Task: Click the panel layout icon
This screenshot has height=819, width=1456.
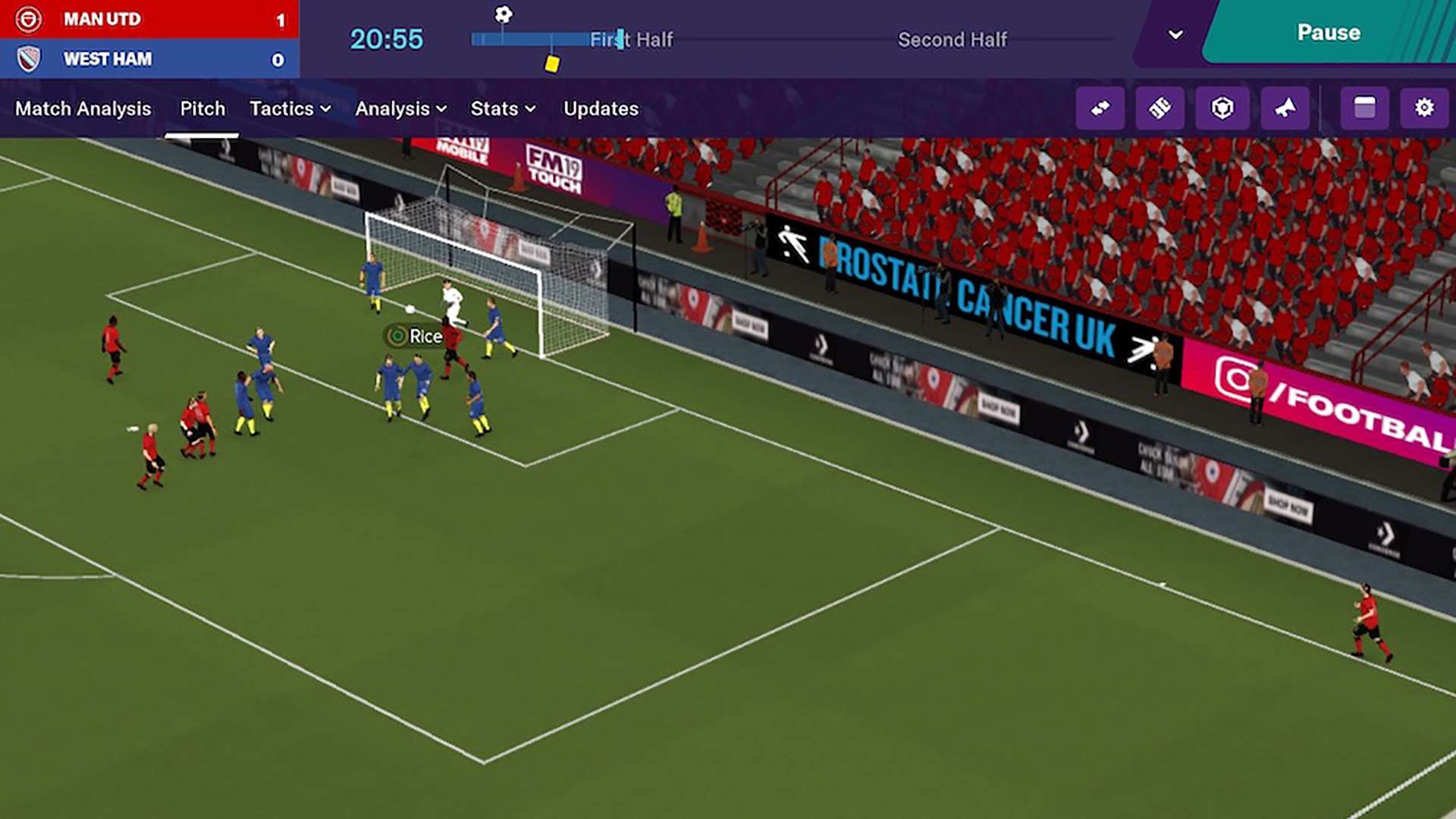Action: coord(1363,108)
